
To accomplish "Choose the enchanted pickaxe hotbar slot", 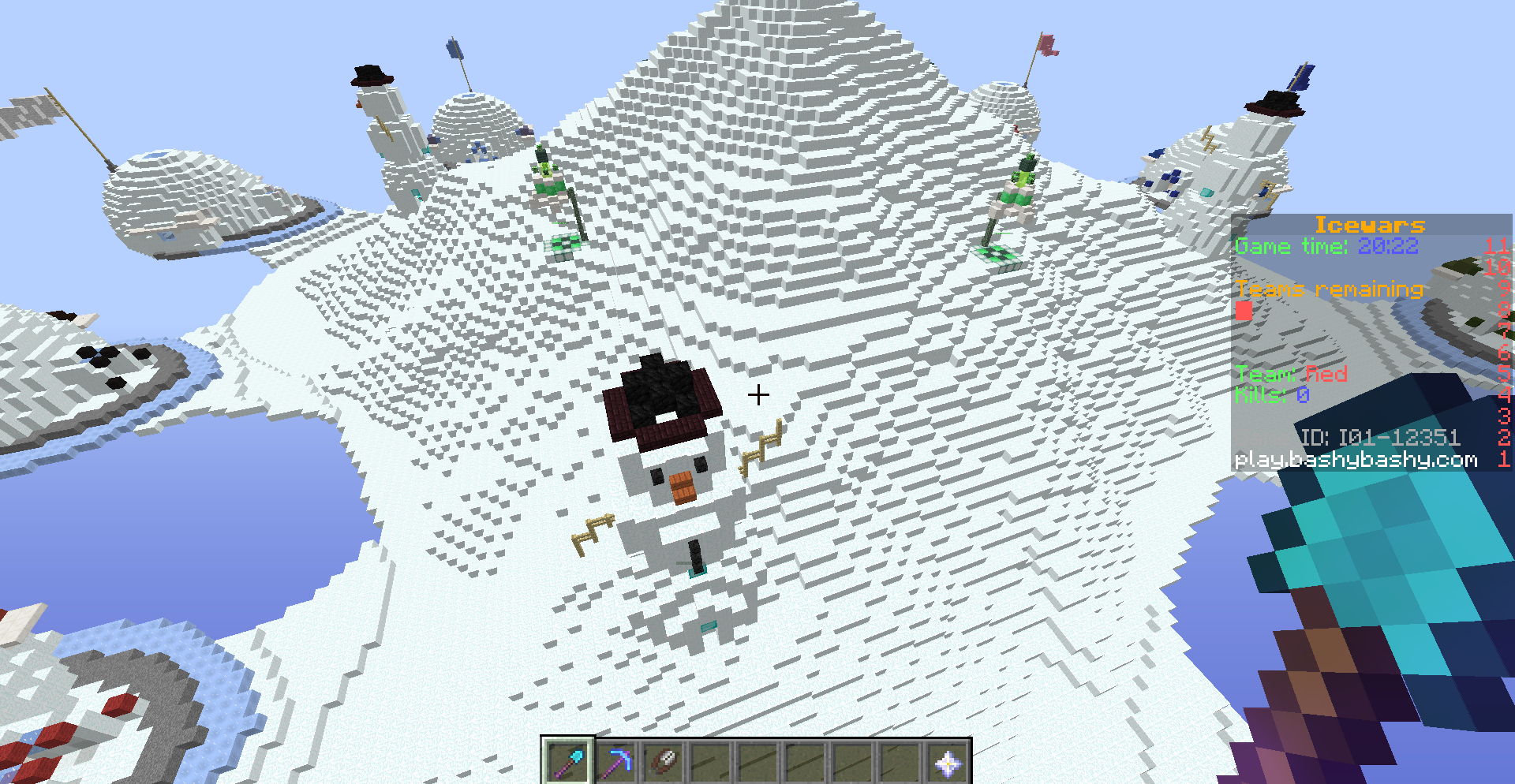I will [615, 761].
